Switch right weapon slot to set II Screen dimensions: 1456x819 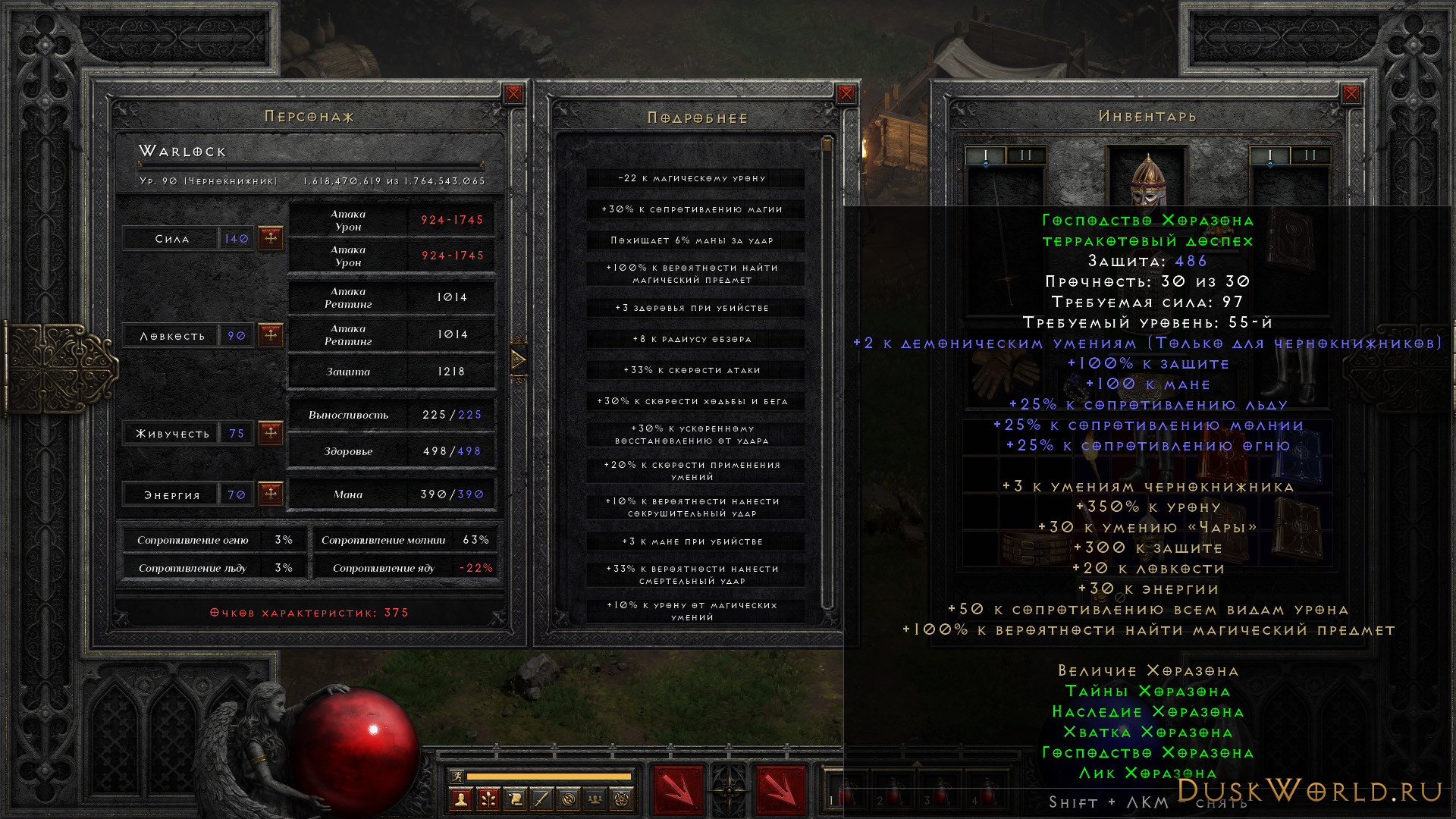1310,155
